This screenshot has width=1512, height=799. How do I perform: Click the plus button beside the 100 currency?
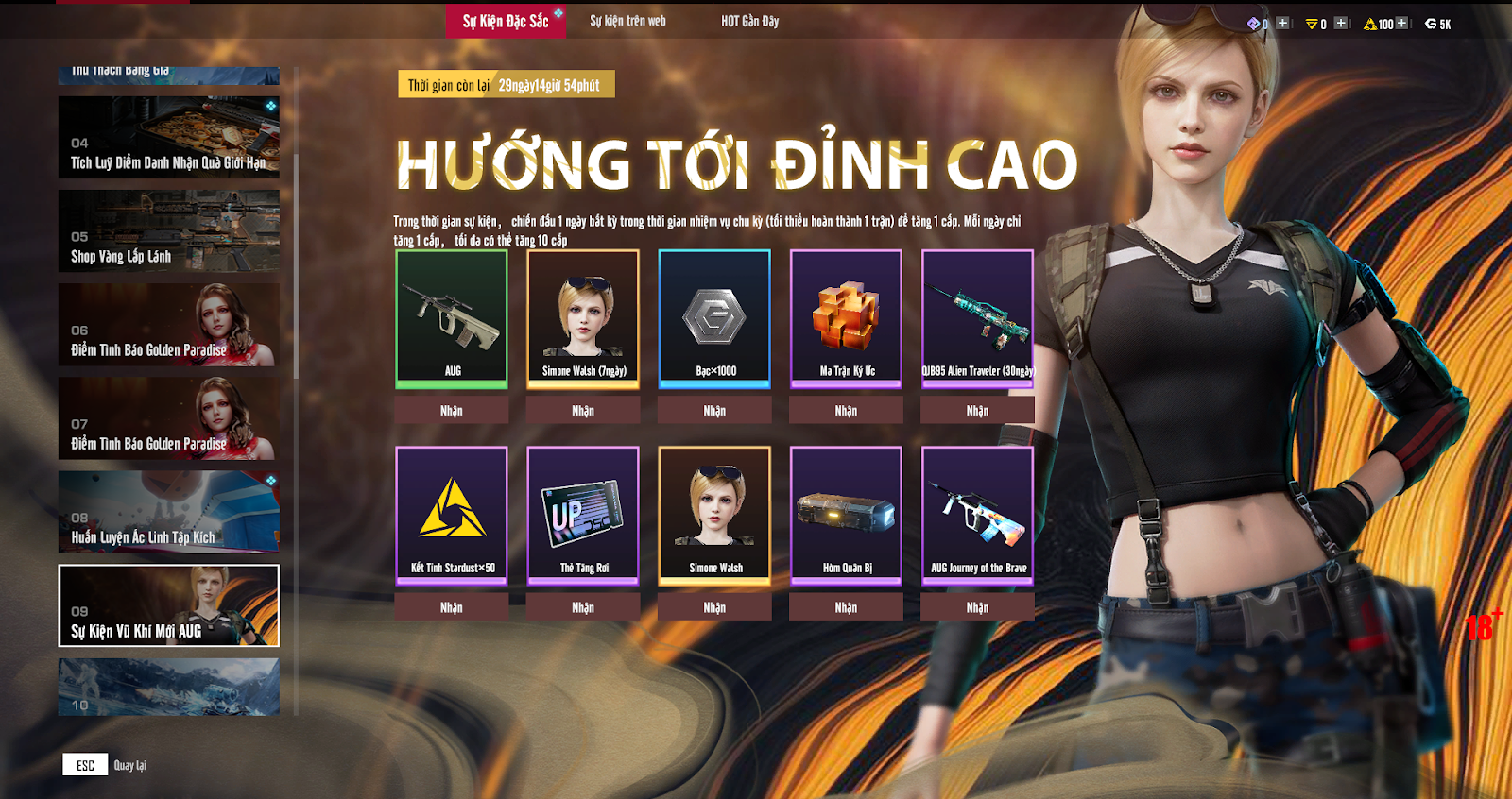click(1401, 24)
